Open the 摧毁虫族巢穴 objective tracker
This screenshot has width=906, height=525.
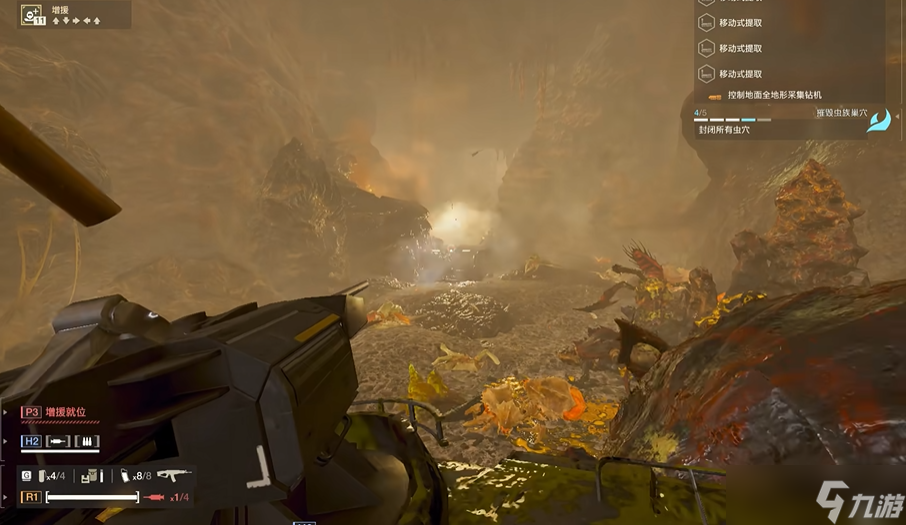841,113
